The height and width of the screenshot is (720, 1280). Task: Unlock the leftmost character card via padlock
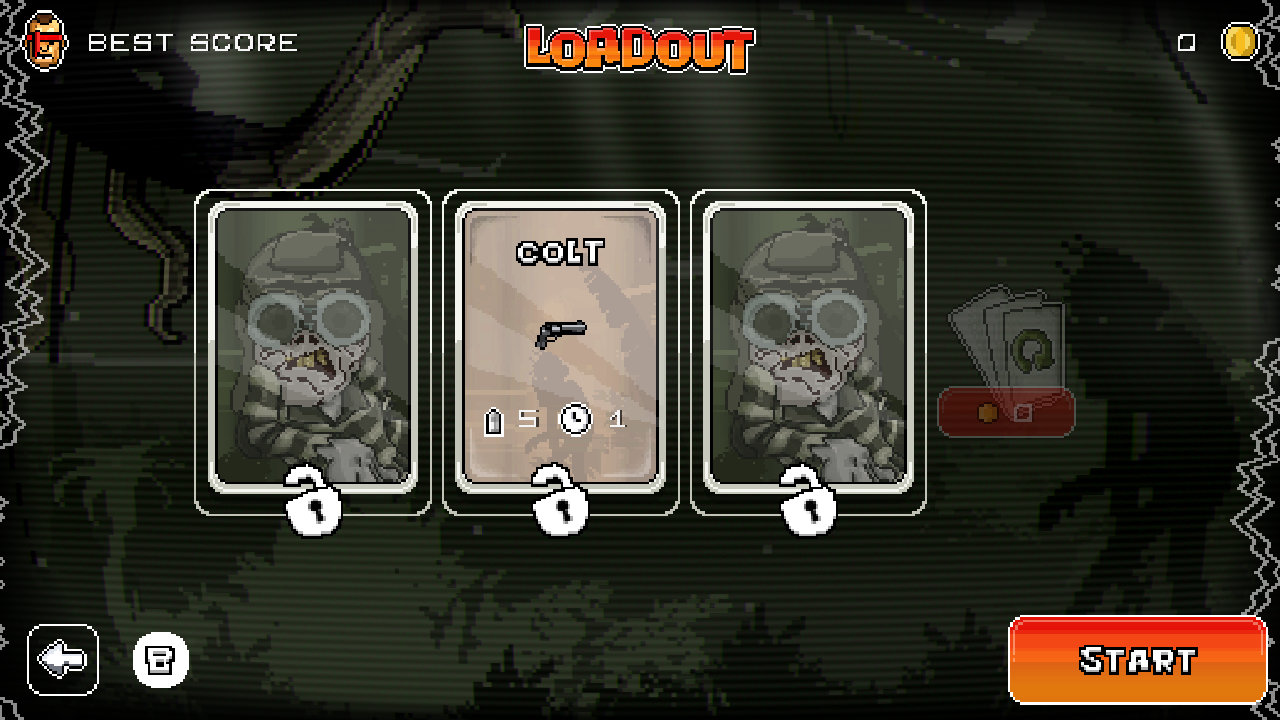pos(312,508)
